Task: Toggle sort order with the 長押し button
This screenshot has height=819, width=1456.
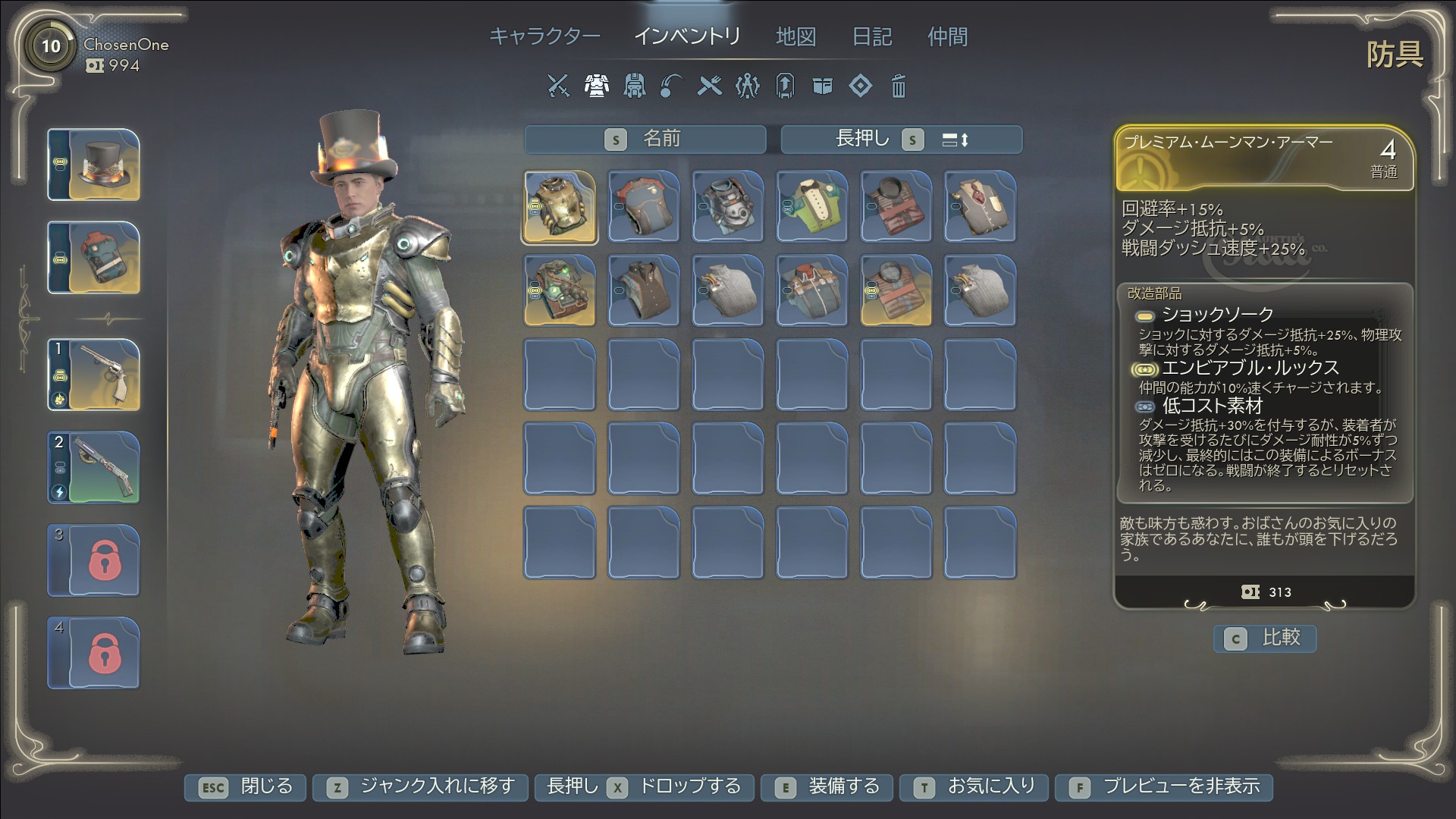Action: (x=901, y=140)
